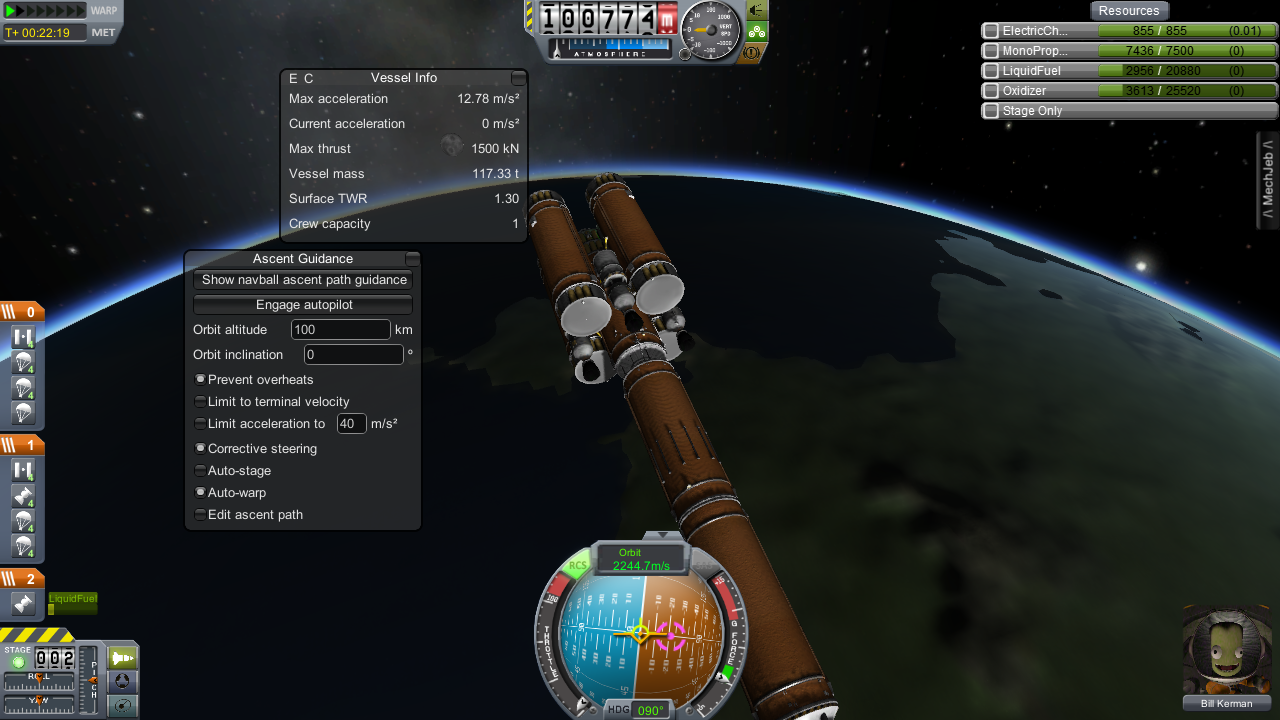Toggle Auto-warp option
Screen dimensions: 1280x720
click(201, 493)
